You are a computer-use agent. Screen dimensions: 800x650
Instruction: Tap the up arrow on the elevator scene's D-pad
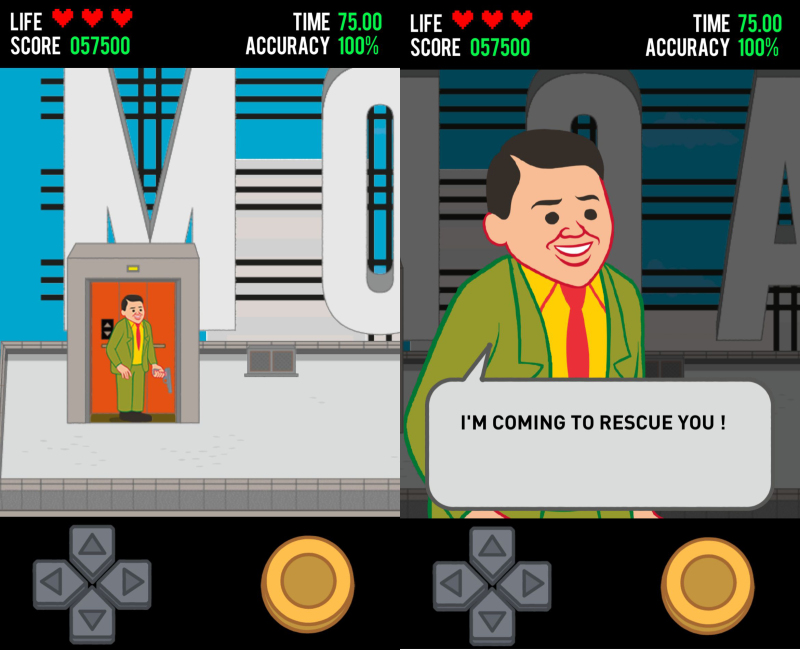pos(92,546)
